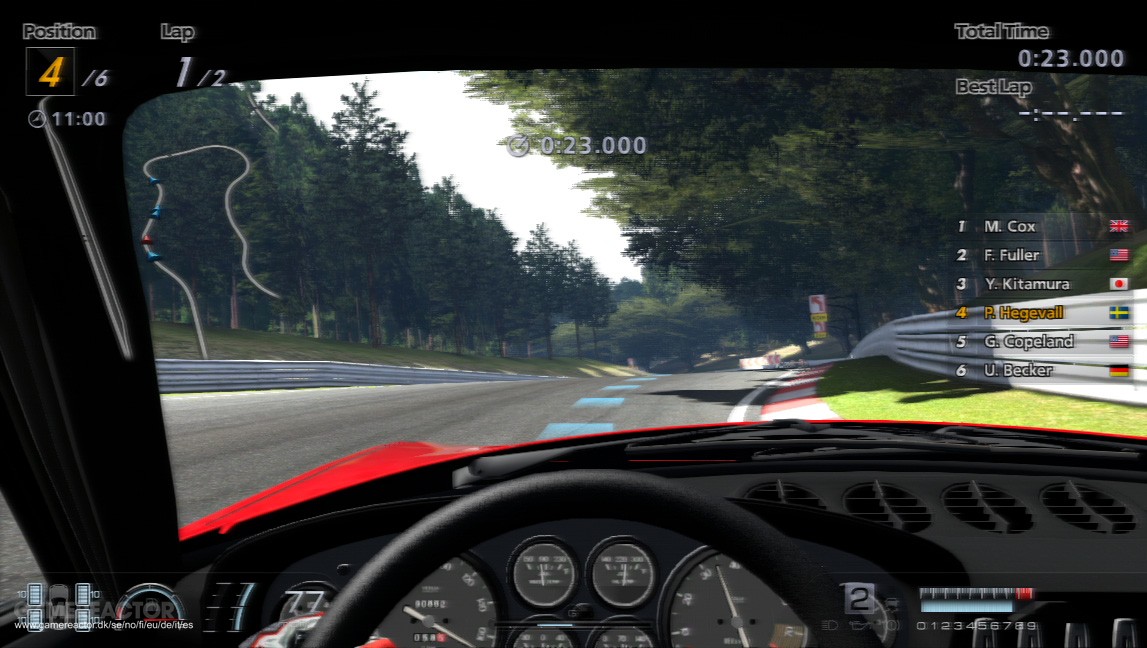Select F. Fuller's leaderboard row
Screen dimensions: 1147x648
[1040, 255]
